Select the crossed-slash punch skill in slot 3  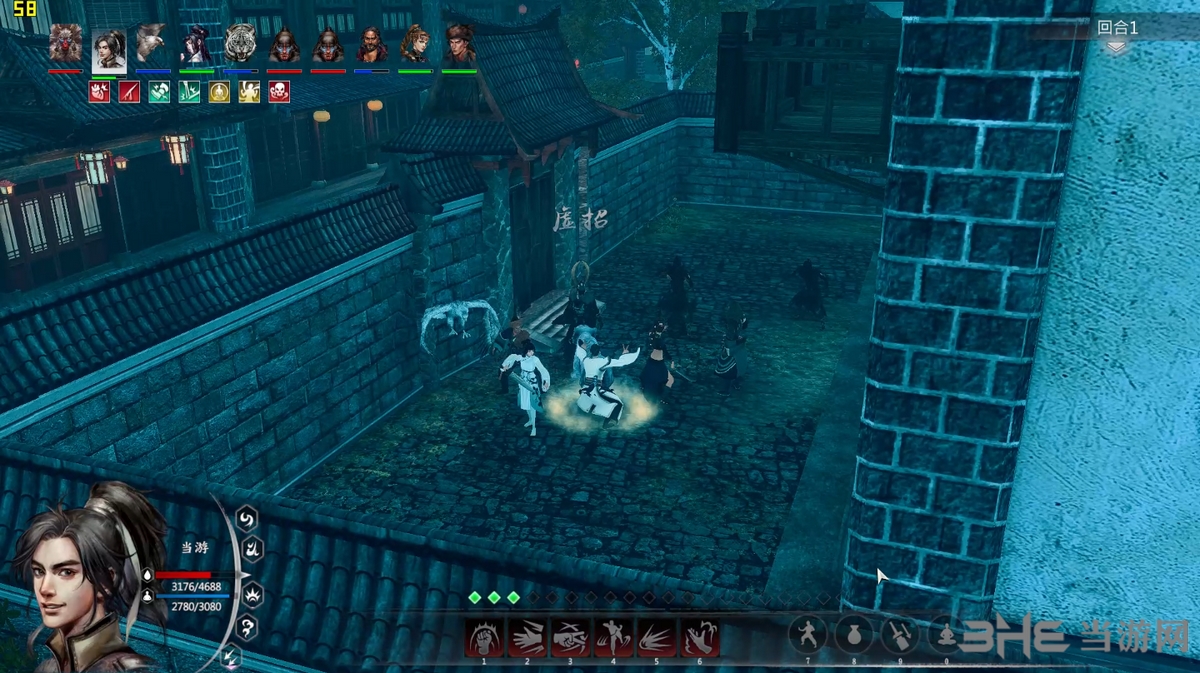(570, 637)
